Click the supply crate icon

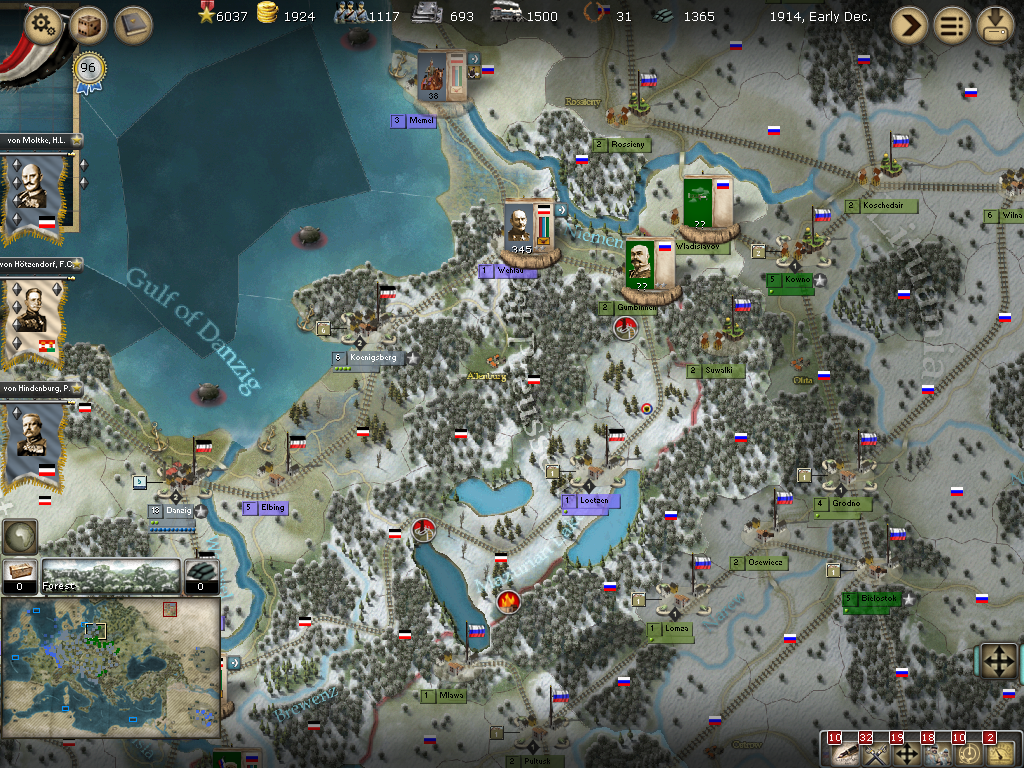(x=19, y=575)
